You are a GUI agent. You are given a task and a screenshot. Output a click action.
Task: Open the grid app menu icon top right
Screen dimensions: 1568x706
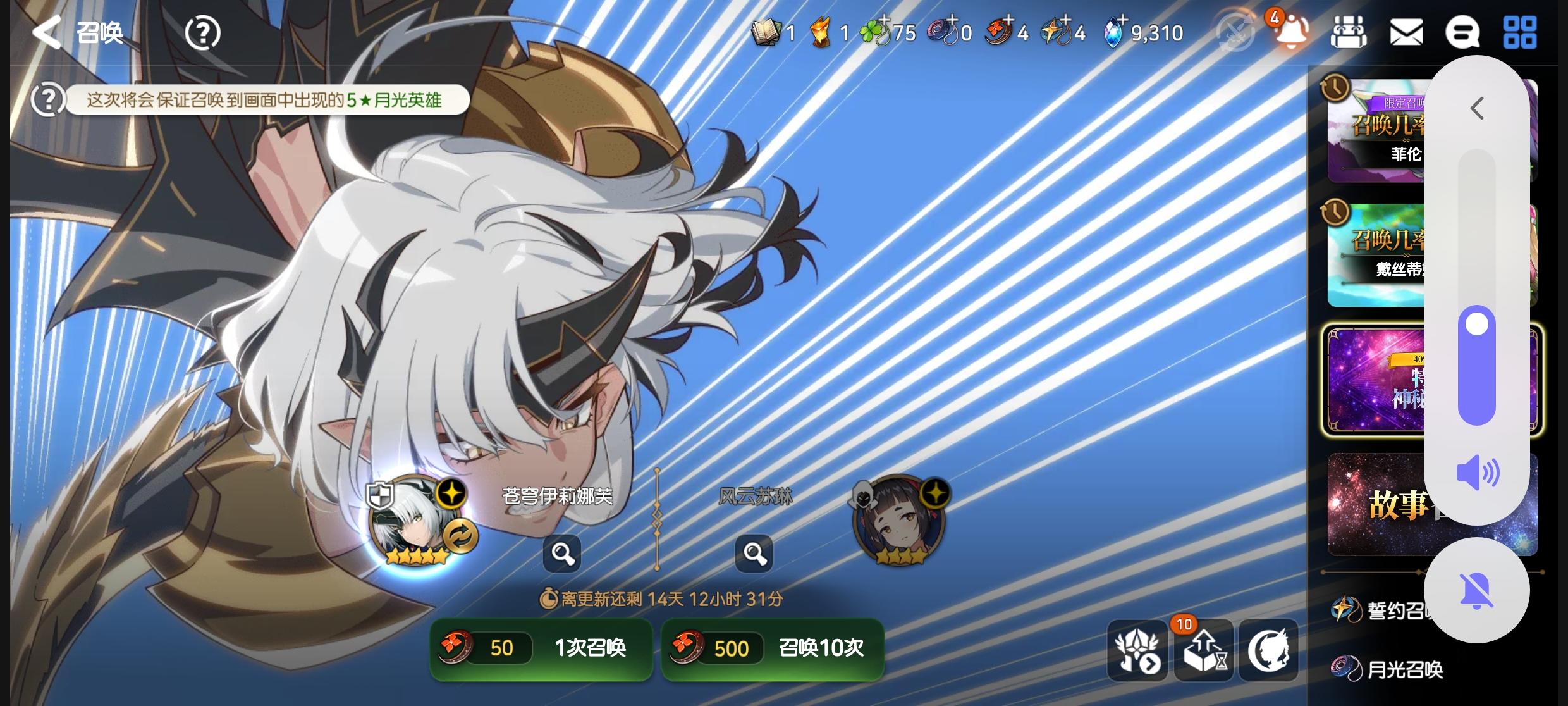(1521, 33)
